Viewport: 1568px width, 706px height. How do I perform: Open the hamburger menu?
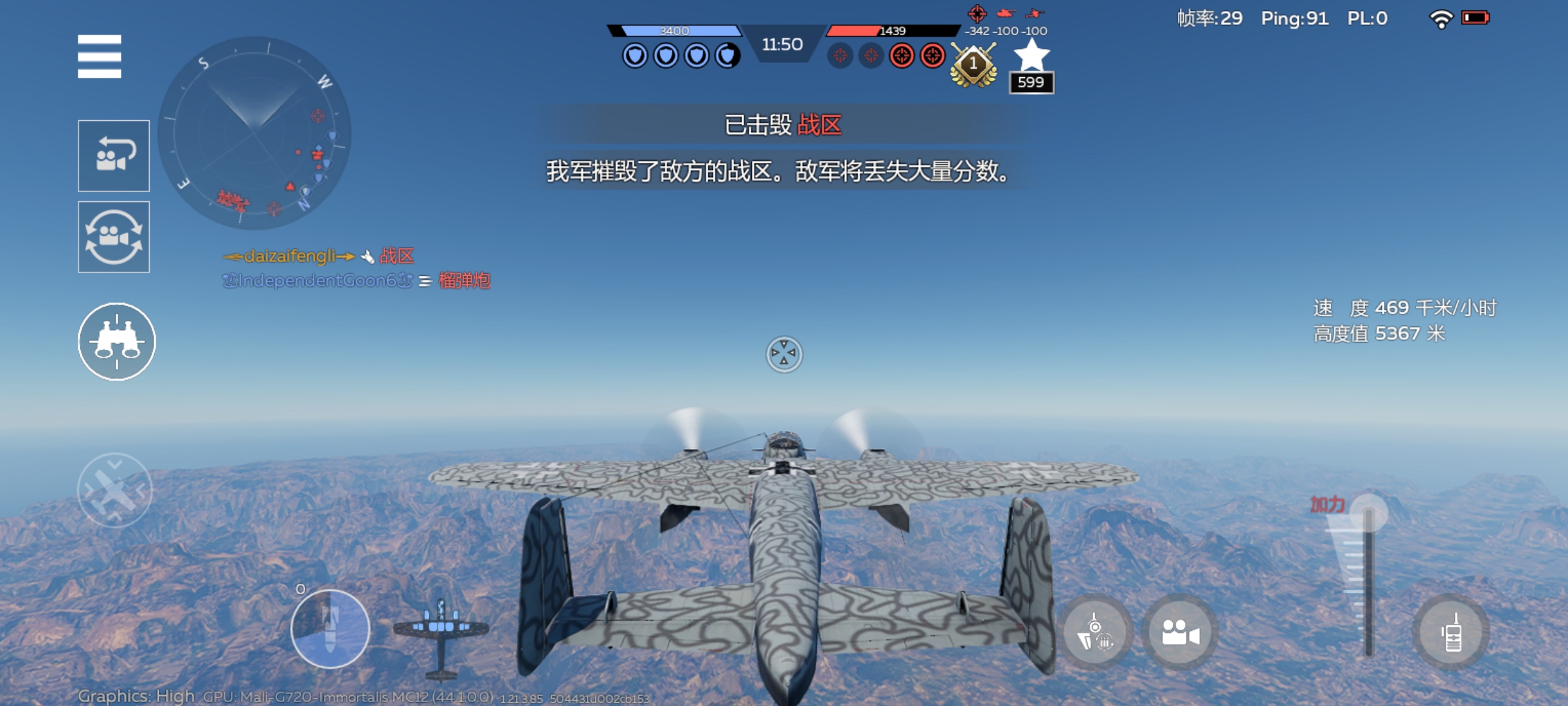pyautogui.click(x=101, y=58)
